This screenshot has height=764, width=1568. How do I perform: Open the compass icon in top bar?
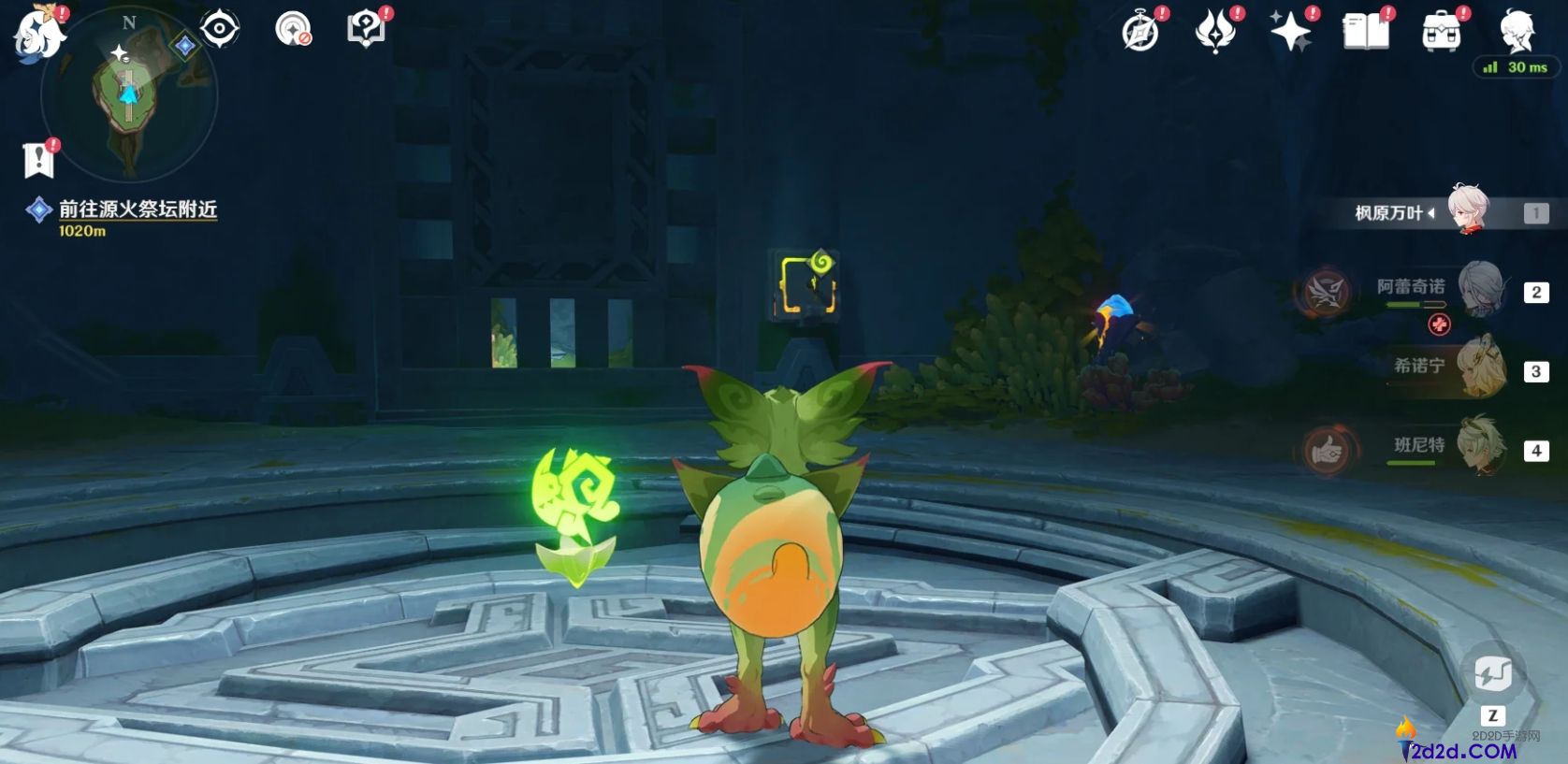[1140, 33]
